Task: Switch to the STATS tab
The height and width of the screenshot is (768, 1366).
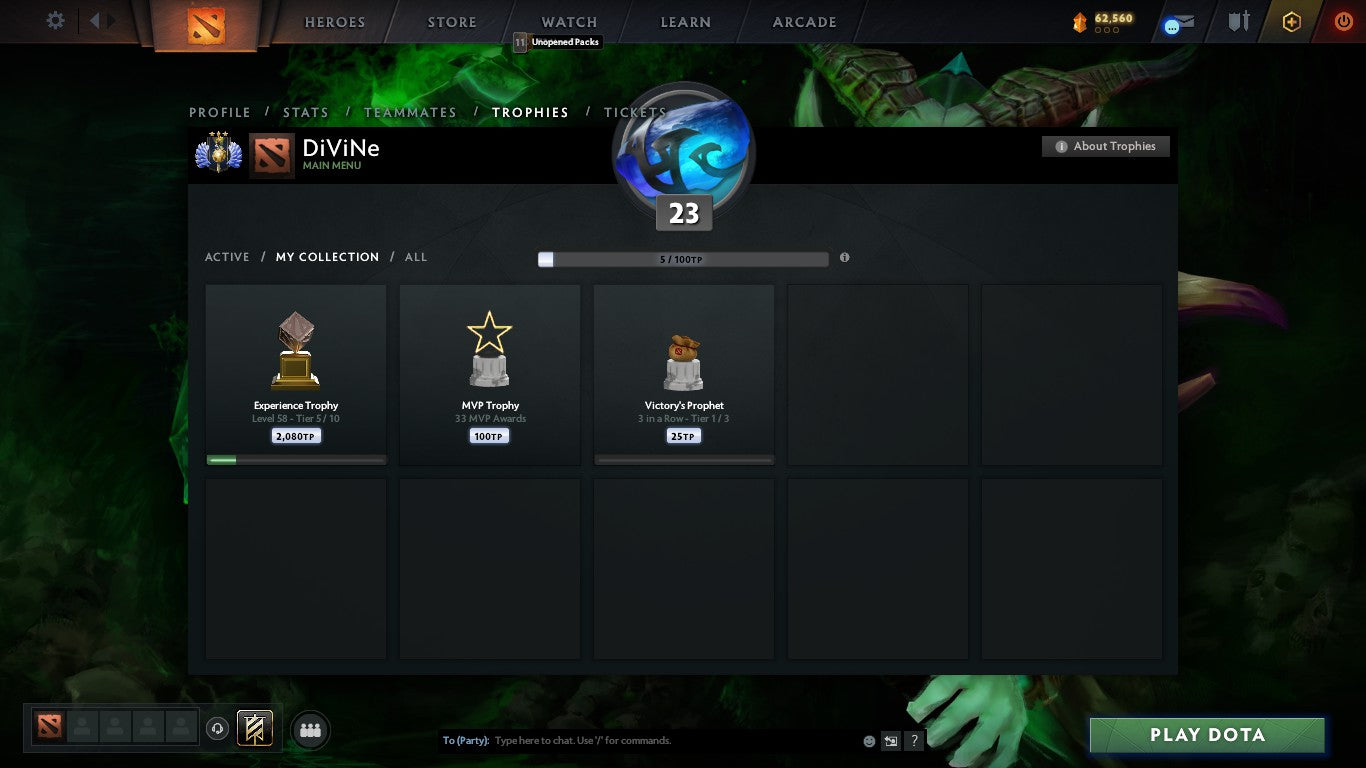Action: [306, 112]
